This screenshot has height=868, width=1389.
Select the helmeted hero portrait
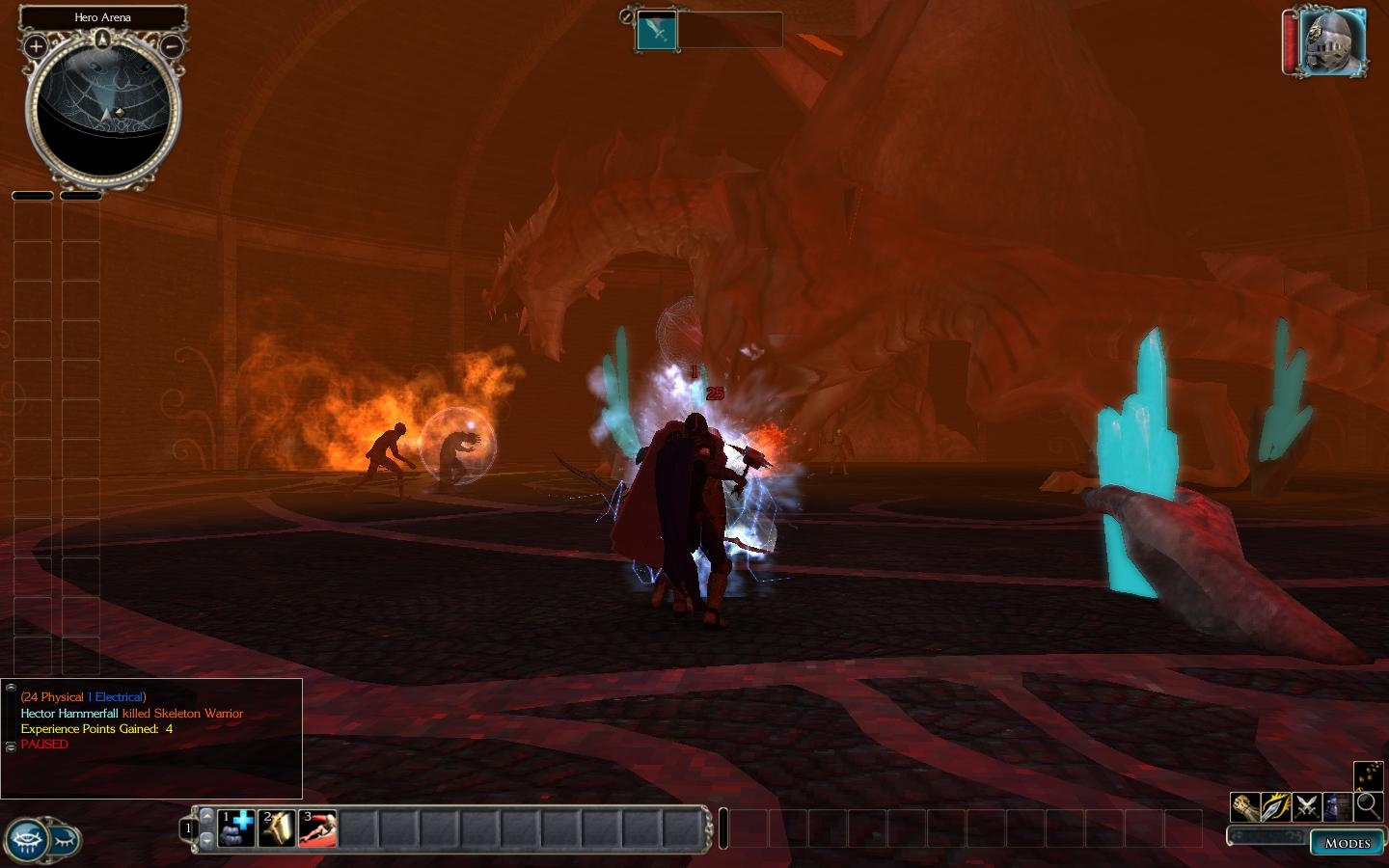(1333, 43)
